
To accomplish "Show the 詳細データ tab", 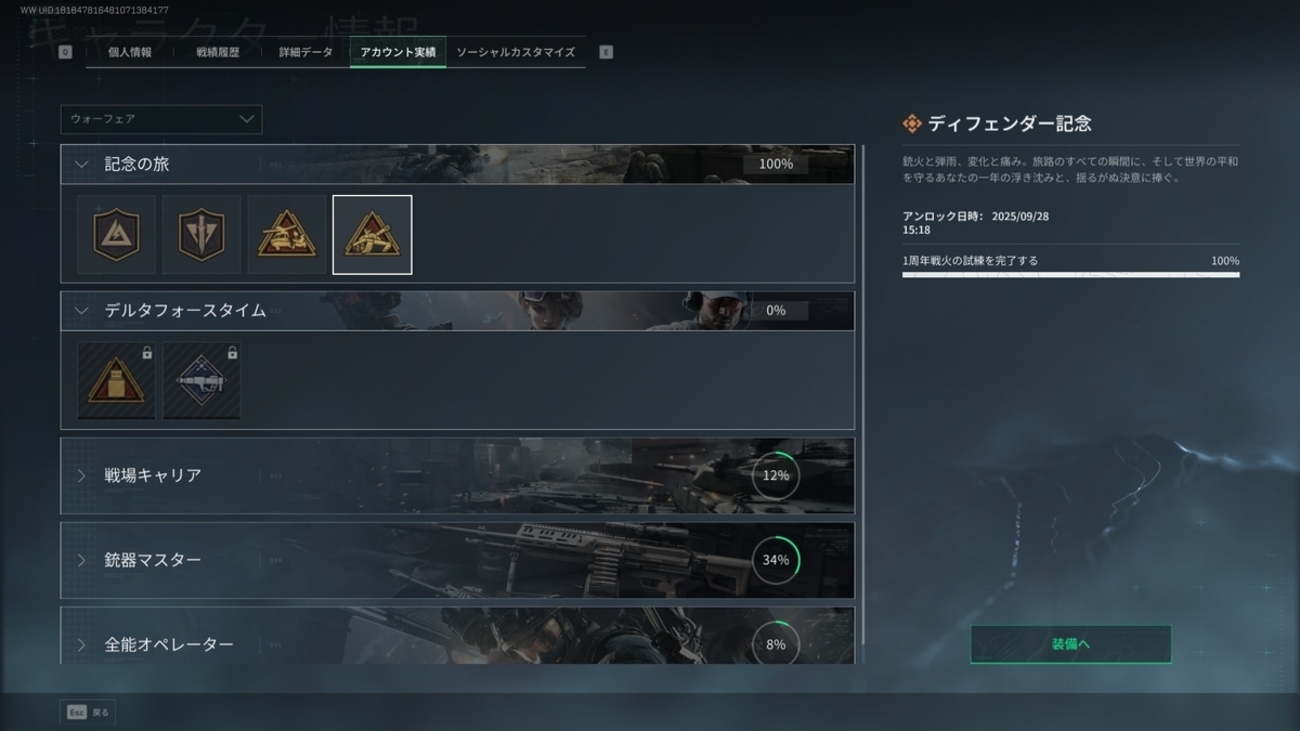I will tap(306, 52).
